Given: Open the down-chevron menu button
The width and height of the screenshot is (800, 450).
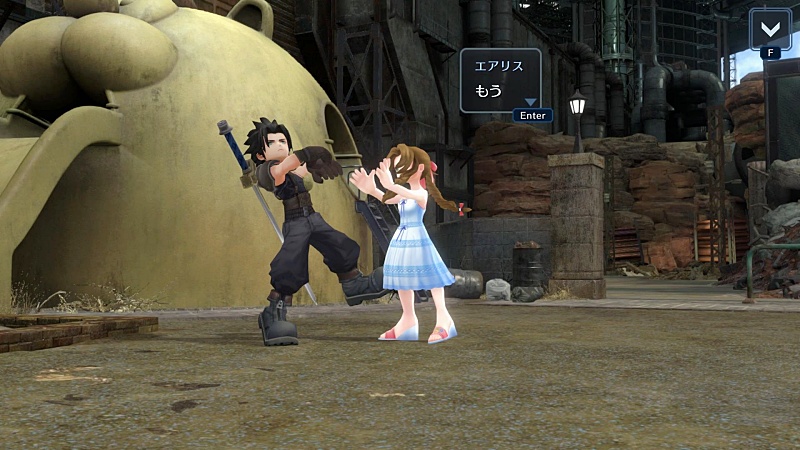Looking at the screenshot, I should click(x=769, y=28).
